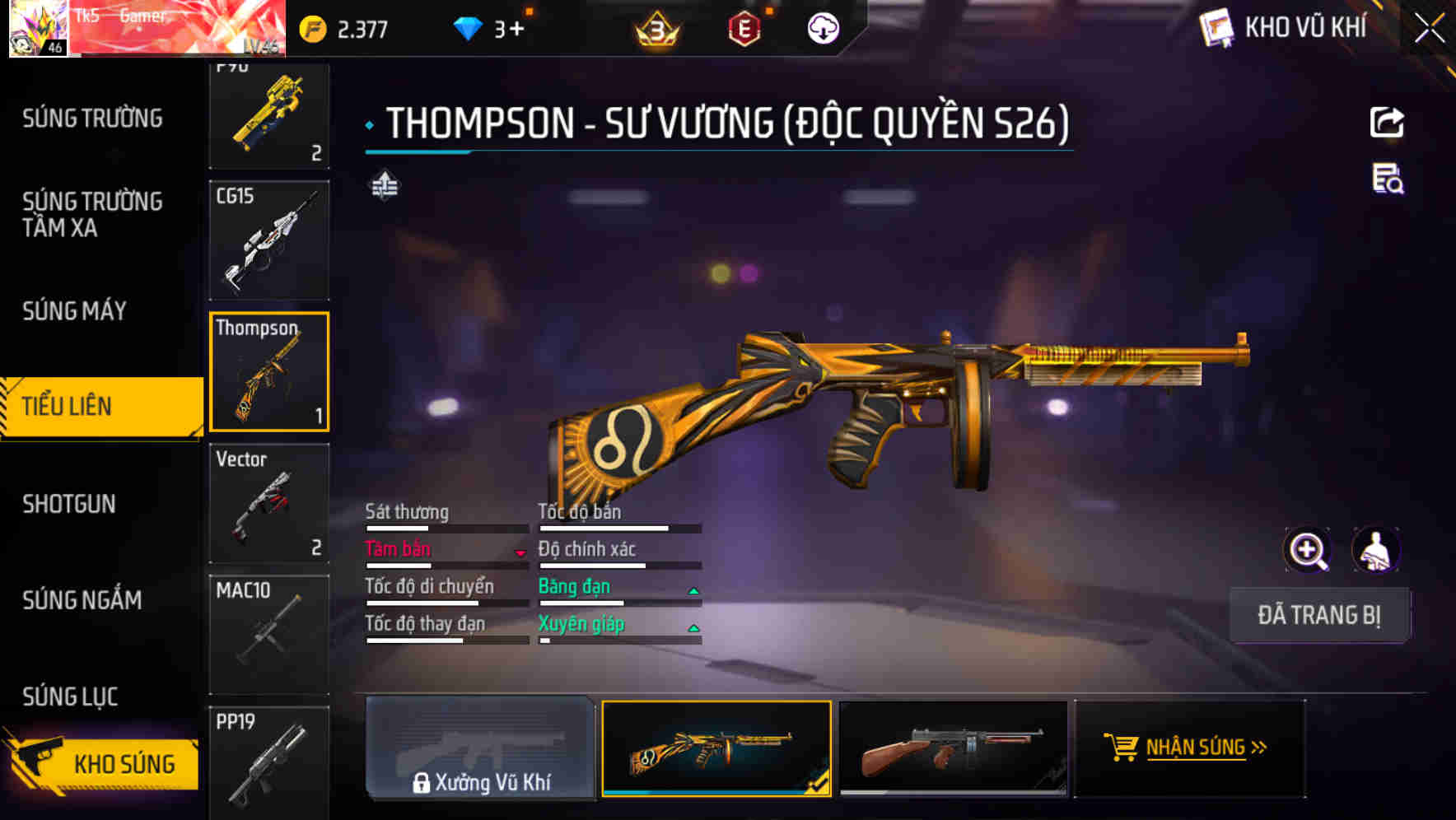Open the share icon near weapon name

tap(1387, 122)
